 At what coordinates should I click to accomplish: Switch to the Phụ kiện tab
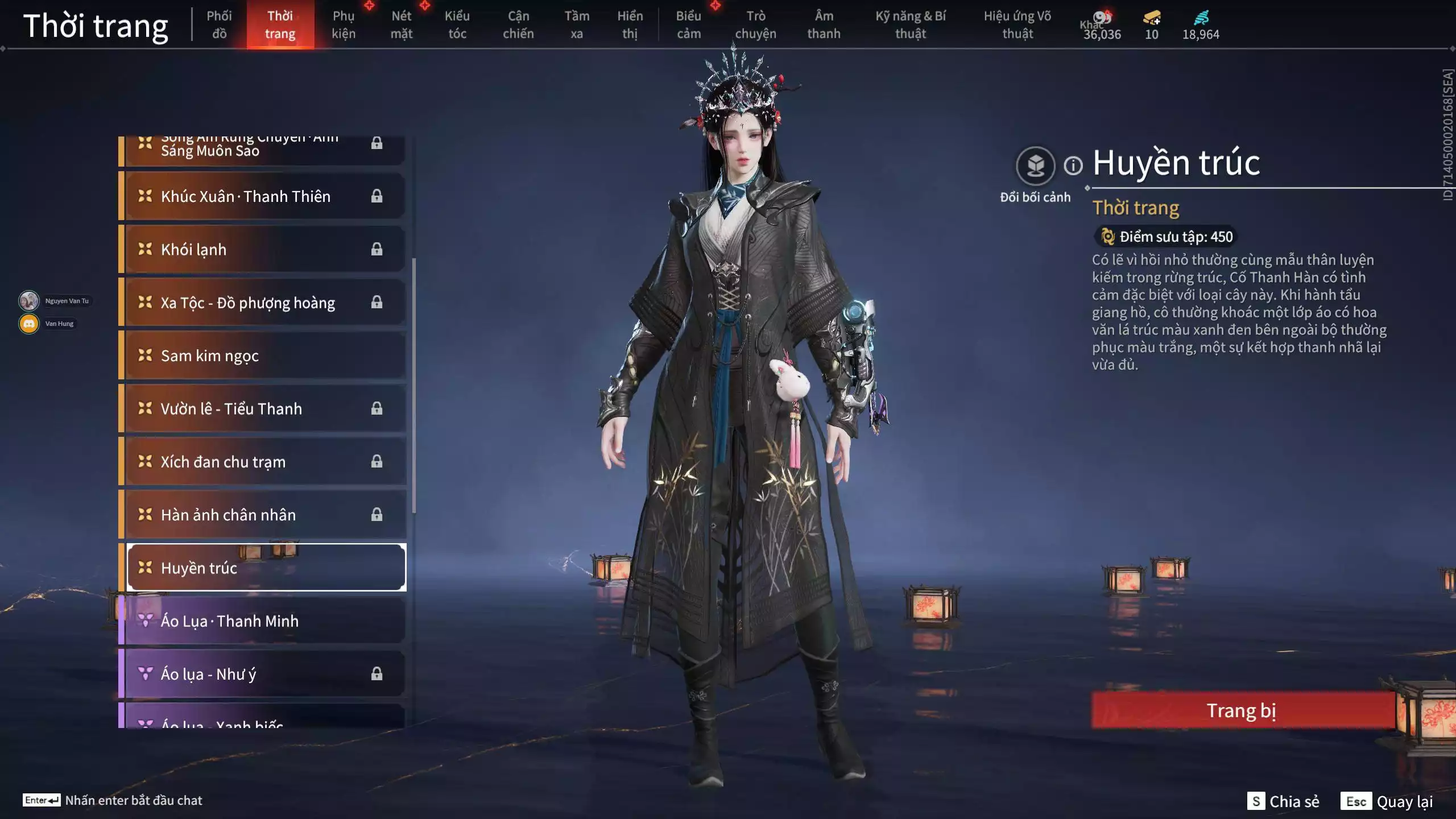pyautogui.click(x=345, y=24)
